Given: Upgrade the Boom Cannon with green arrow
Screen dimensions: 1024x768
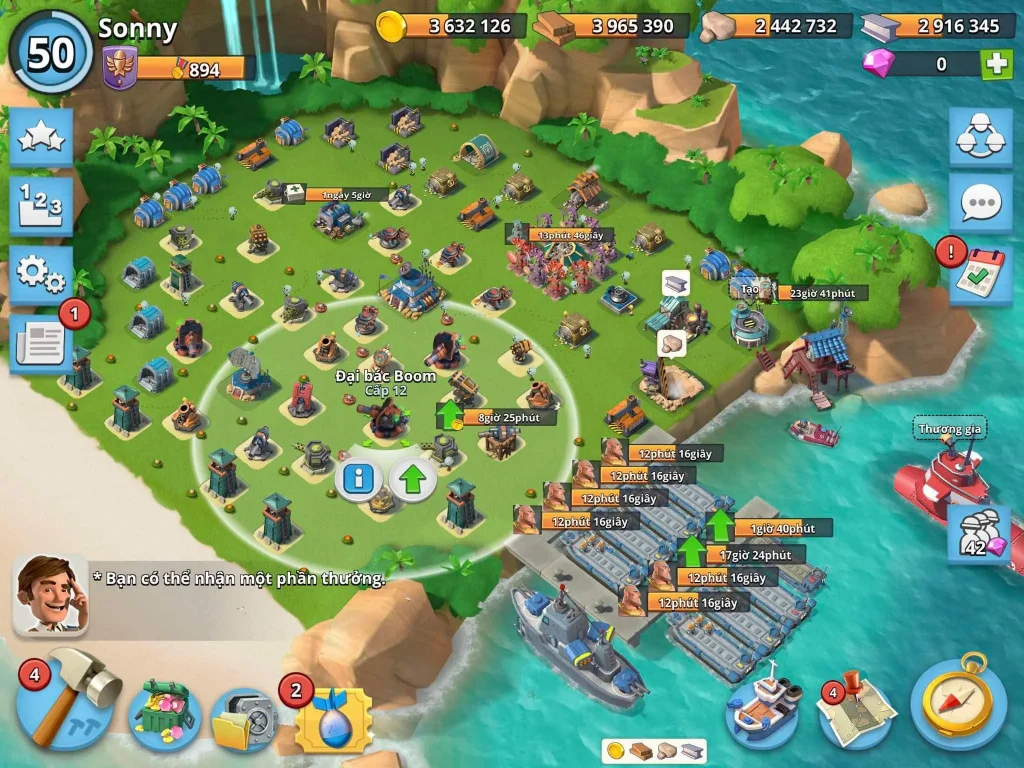Looking at the screenshot, I should 412,481.
